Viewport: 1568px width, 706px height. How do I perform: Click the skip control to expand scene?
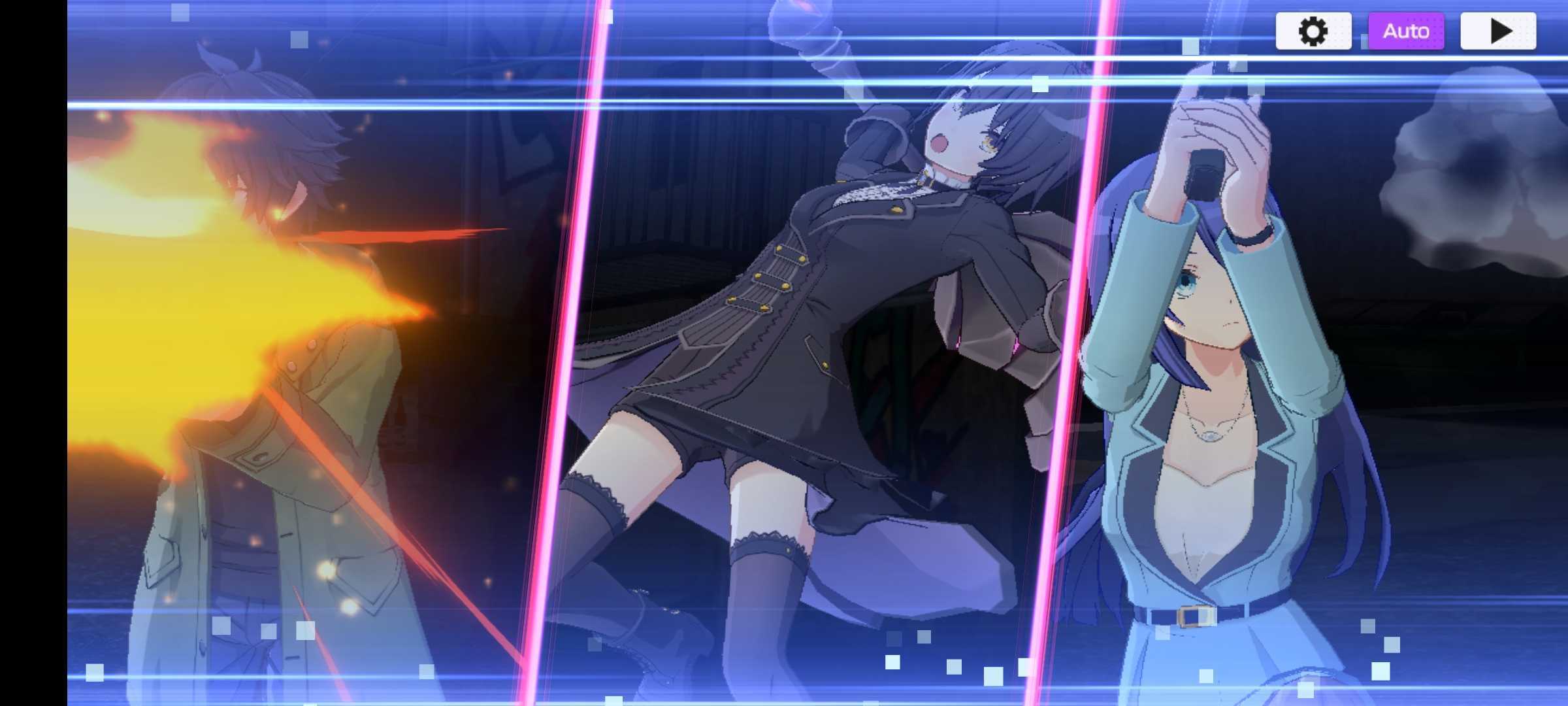(x=1498, y=30)
